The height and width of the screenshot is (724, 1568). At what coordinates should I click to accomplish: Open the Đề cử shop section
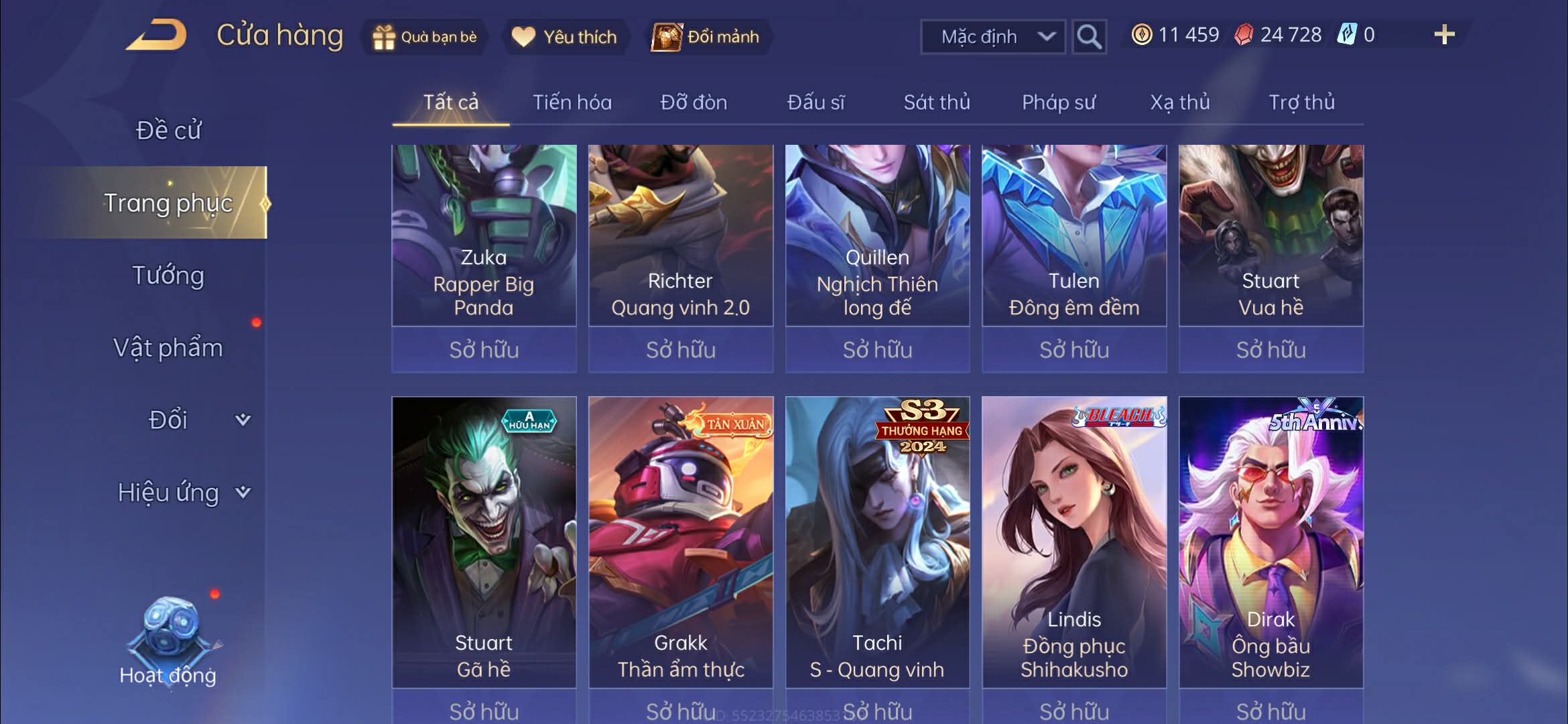point(168,130)
